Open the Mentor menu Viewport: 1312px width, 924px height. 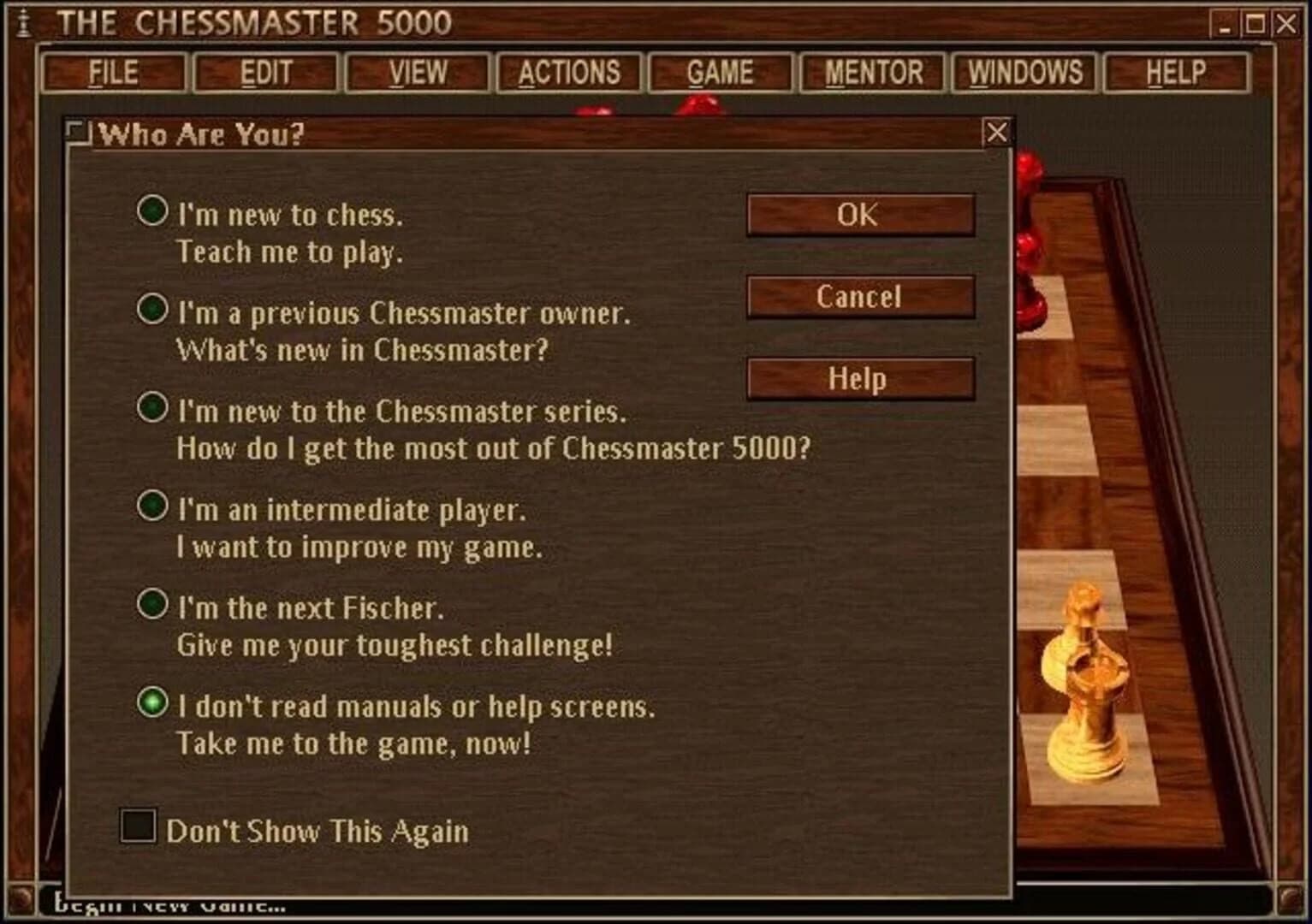pyautogui.click(x=872, y=73)
